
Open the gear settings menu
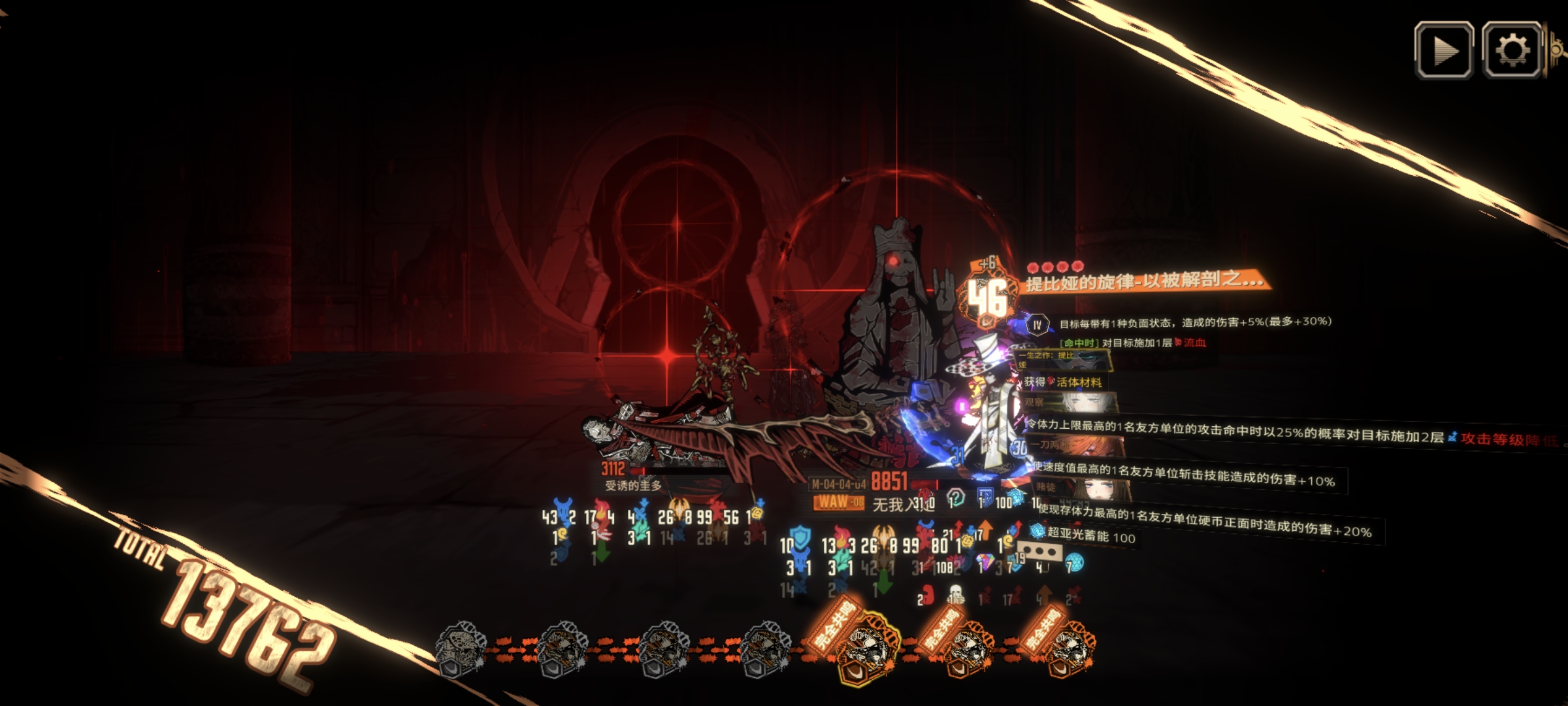coord(1512,50)
